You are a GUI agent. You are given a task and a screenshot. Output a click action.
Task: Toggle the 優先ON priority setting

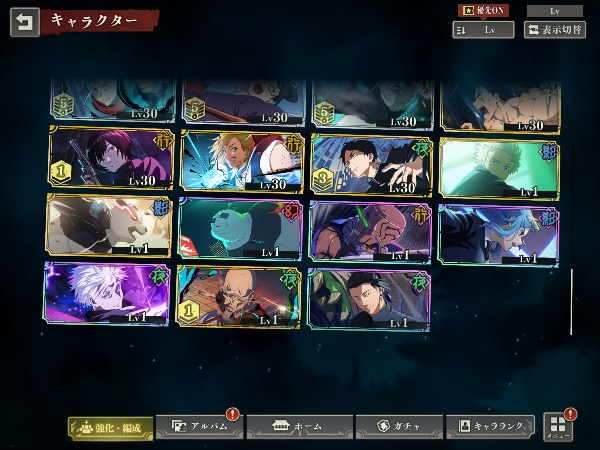click(x=482, y=10)
